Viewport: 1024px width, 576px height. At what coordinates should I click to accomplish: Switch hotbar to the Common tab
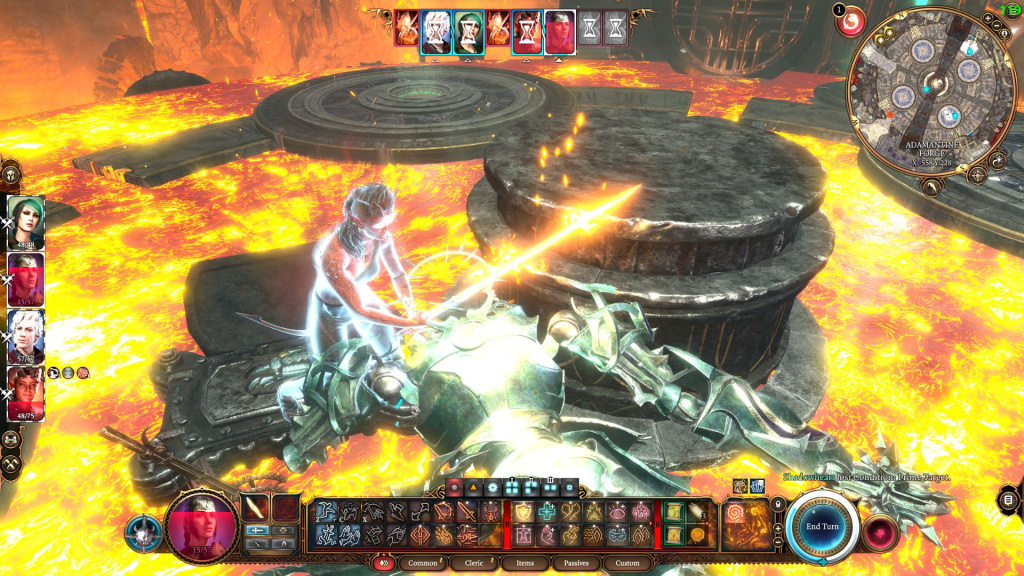424,563
